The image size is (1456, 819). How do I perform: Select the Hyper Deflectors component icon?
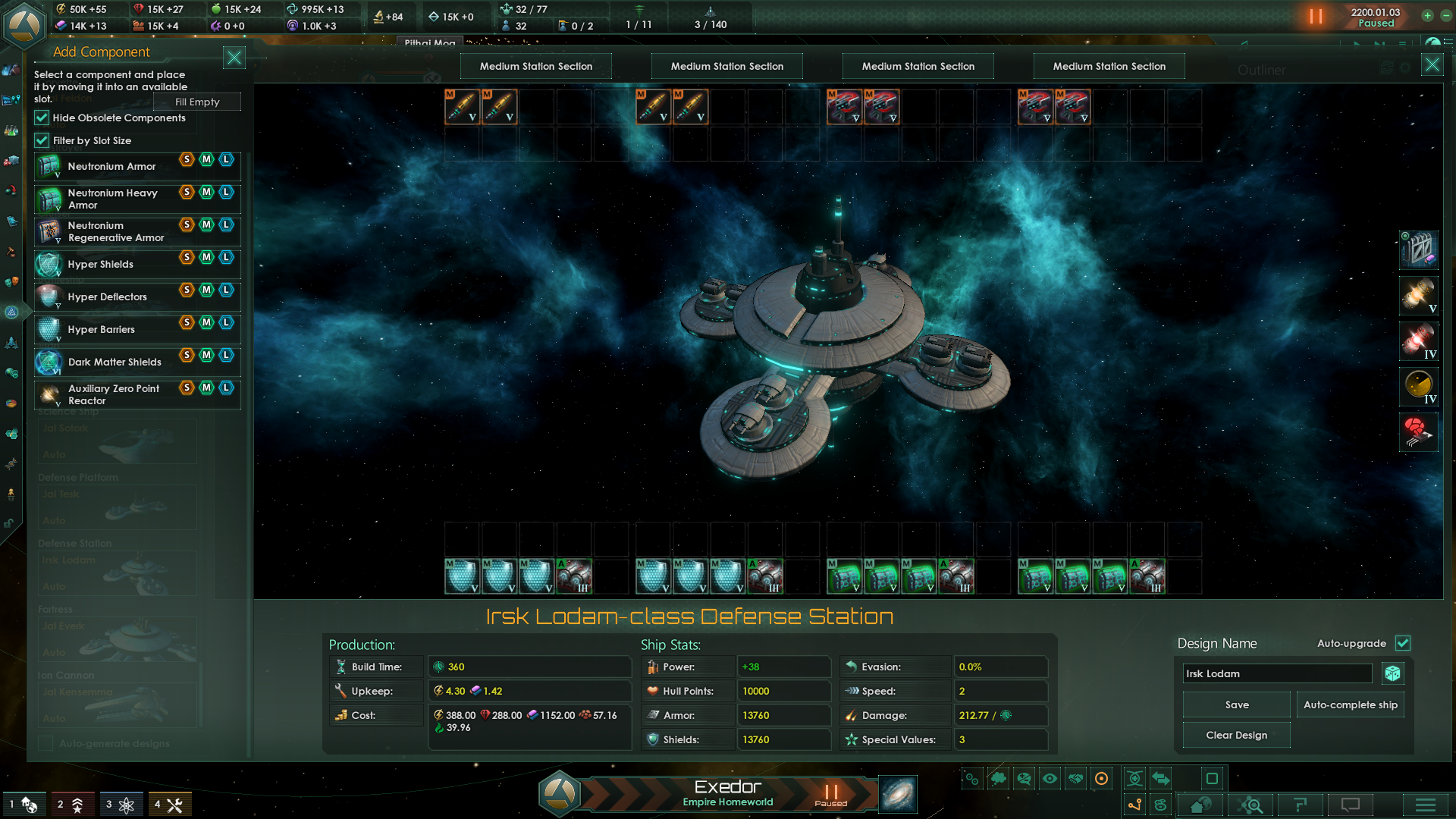pos(47,296)
